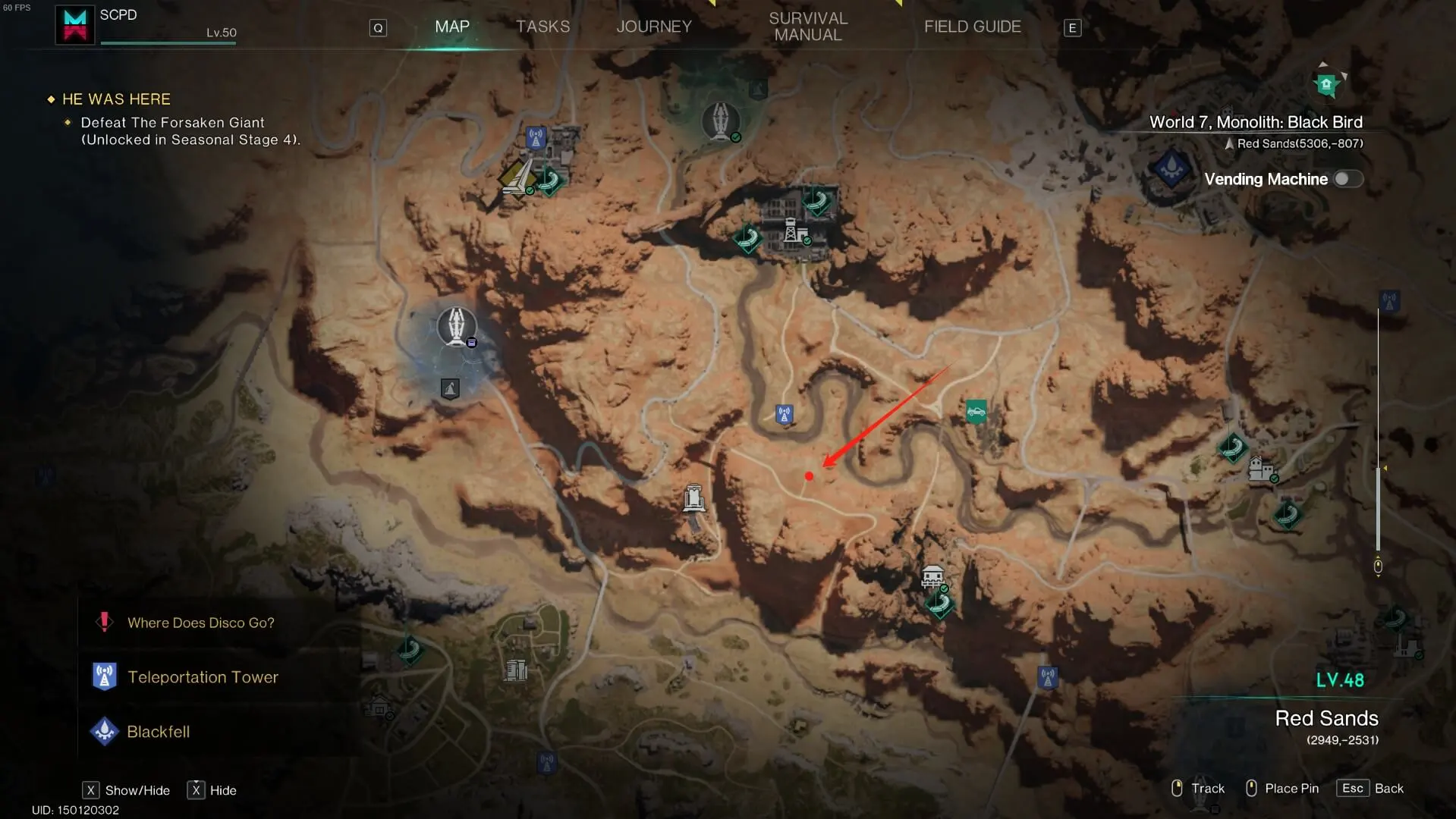Select Teleportation Tower legend entry
The width and height of the screenshot is (1456, 819).
pyautogui.click(x=203, y=677)
